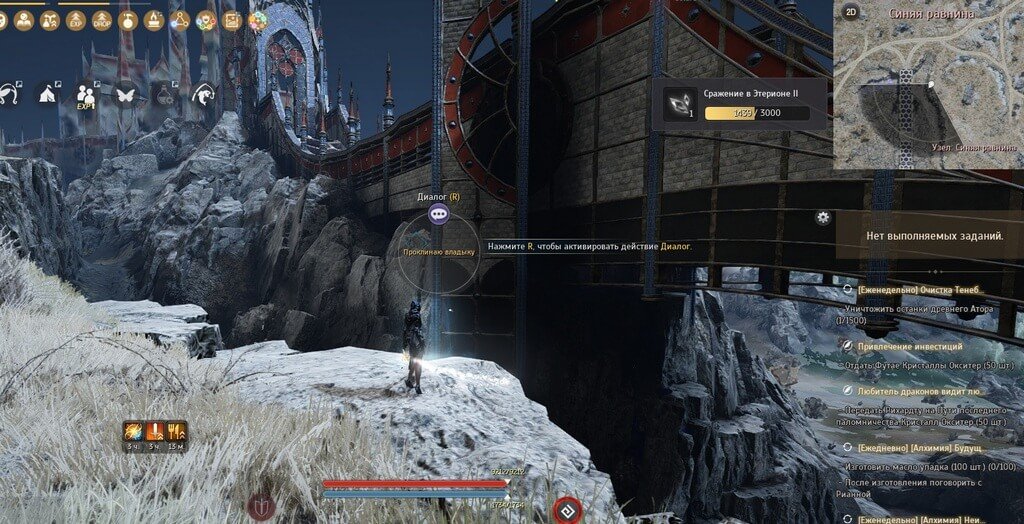Click the EXP buff icon
Image resolution: width=1024 pixels, height=524 pixels.
(x=76, y=20)
